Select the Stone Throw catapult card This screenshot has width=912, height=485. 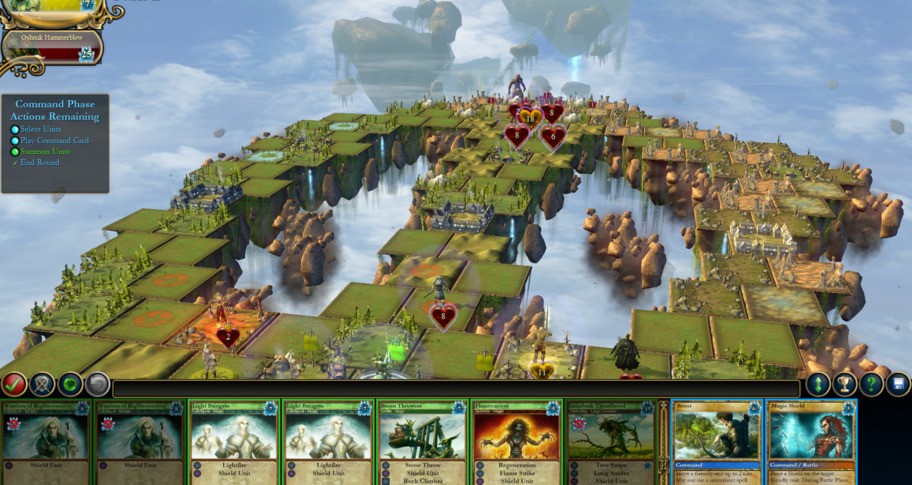421,442
